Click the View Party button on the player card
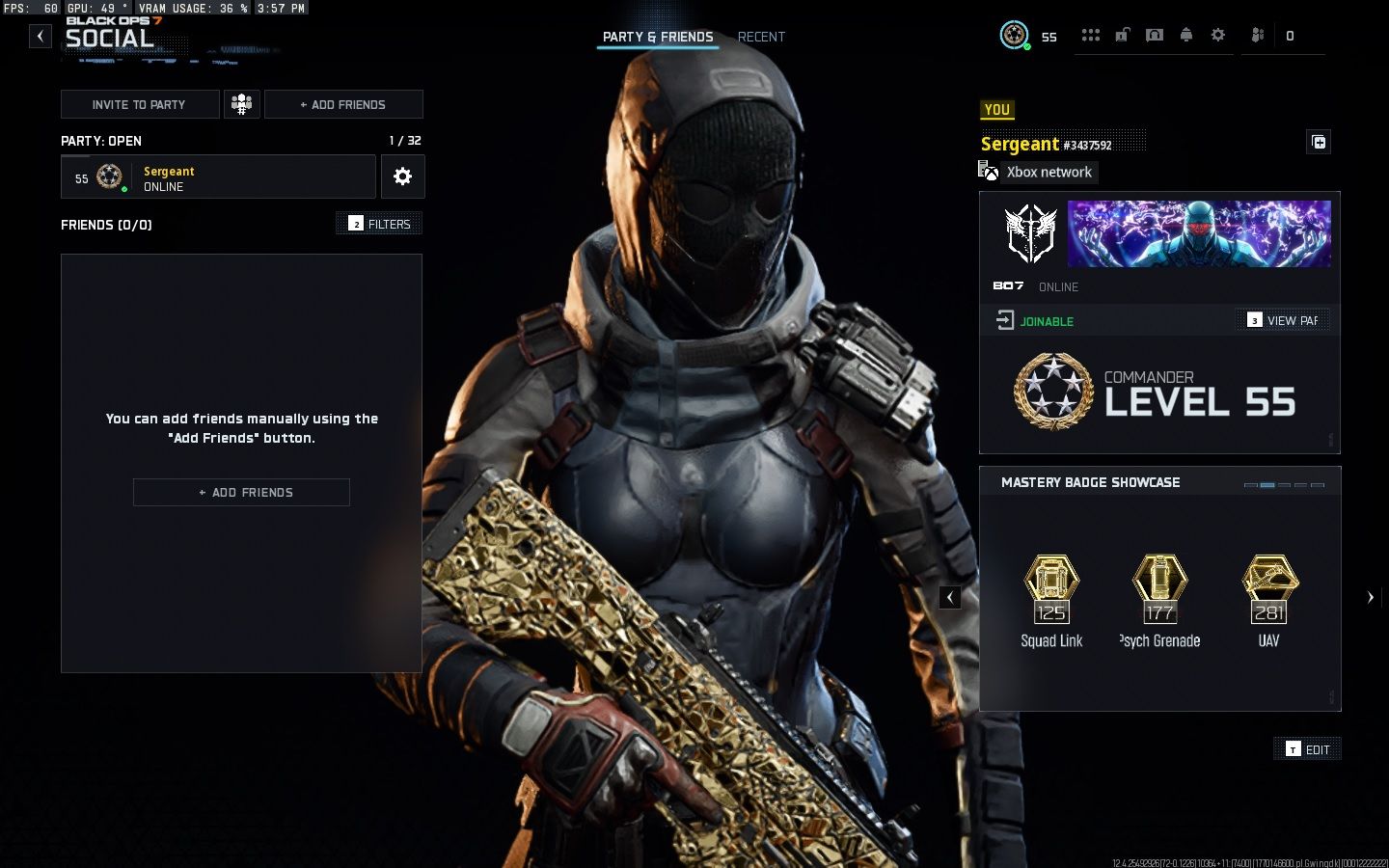This screenshot has width=1389, height=868. pos(1283,320)
